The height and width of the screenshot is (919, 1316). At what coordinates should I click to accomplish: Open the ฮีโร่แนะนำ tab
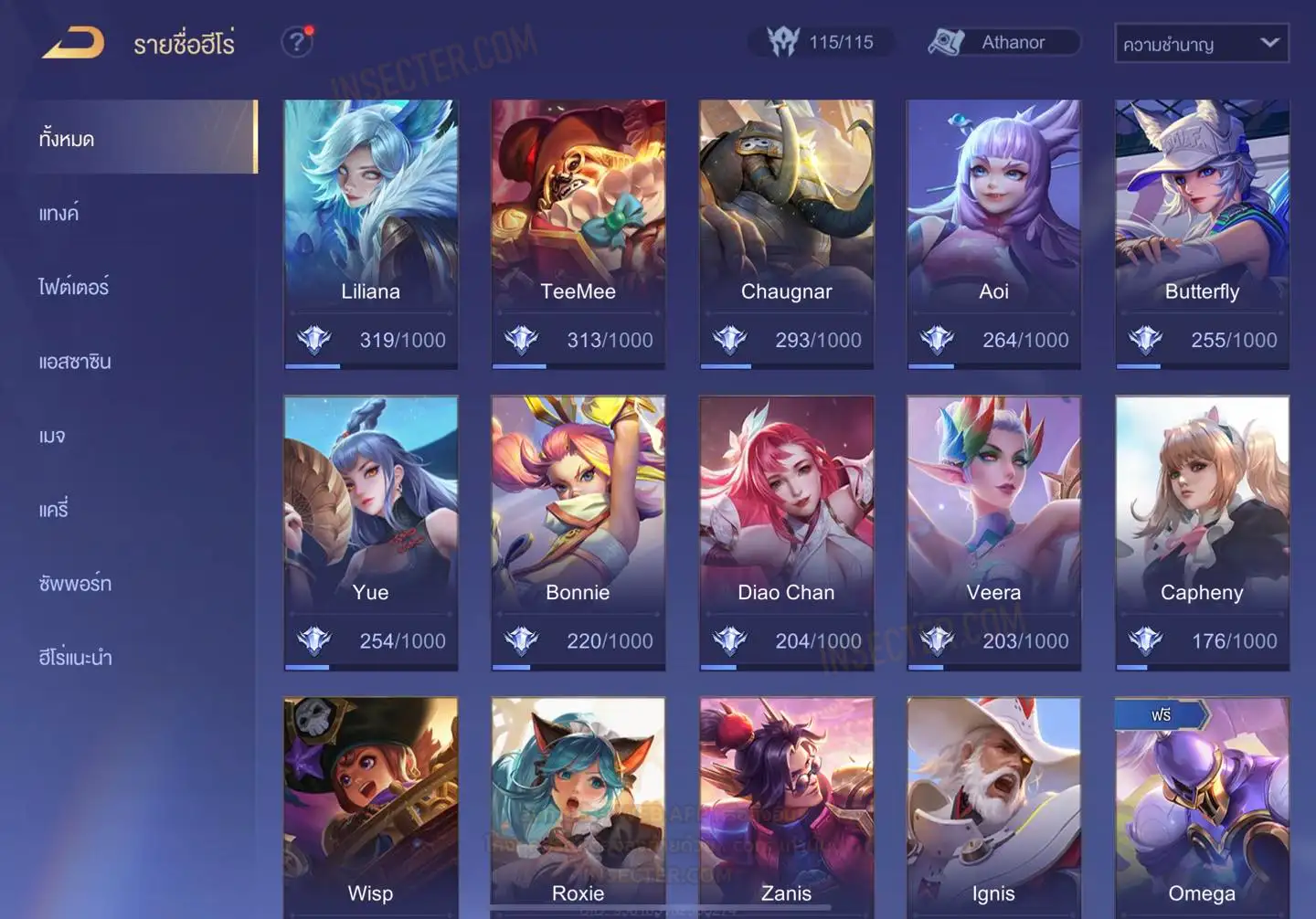75,658
